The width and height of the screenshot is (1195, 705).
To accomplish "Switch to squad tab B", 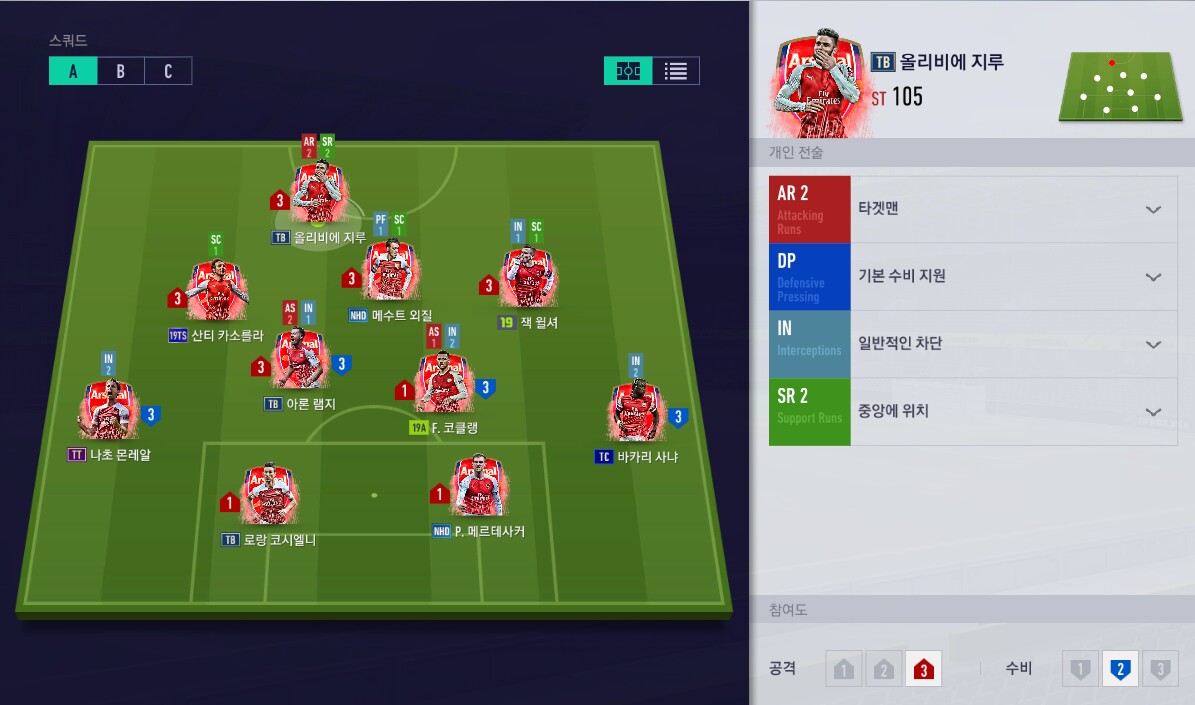I will click(120, 71).
